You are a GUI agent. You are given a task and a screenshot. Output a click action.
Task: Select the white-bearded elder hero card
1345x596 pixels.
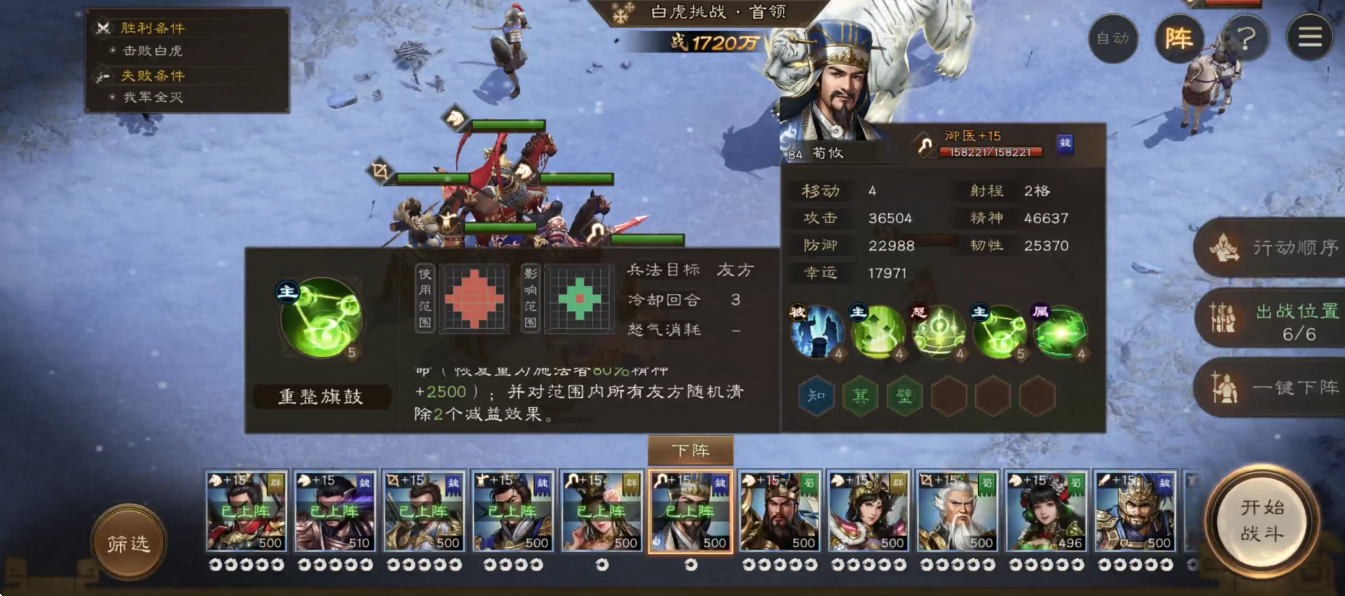point(957,512)
